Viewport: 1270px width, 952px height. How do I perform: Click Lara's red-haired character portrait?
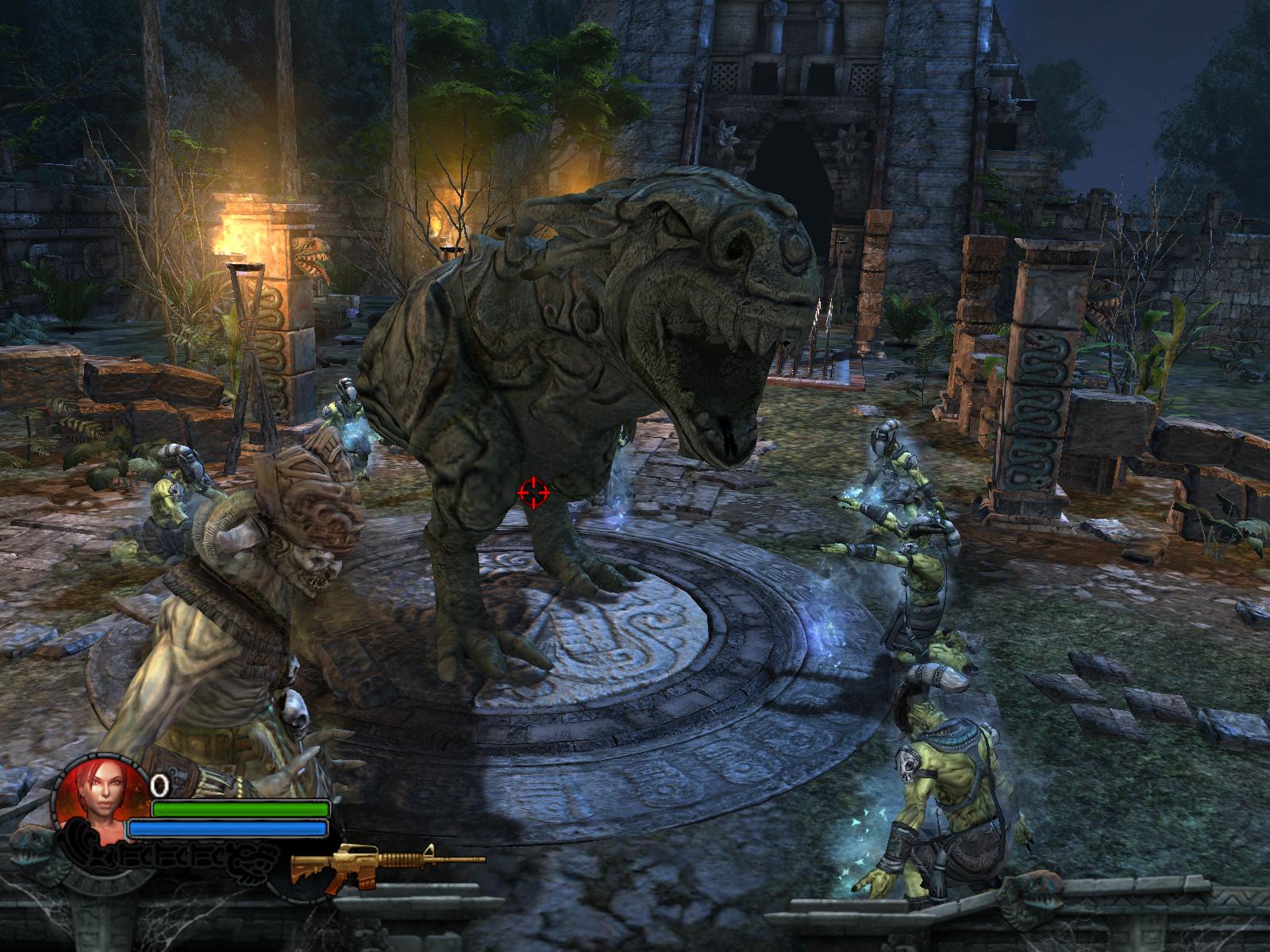point(99,799)
